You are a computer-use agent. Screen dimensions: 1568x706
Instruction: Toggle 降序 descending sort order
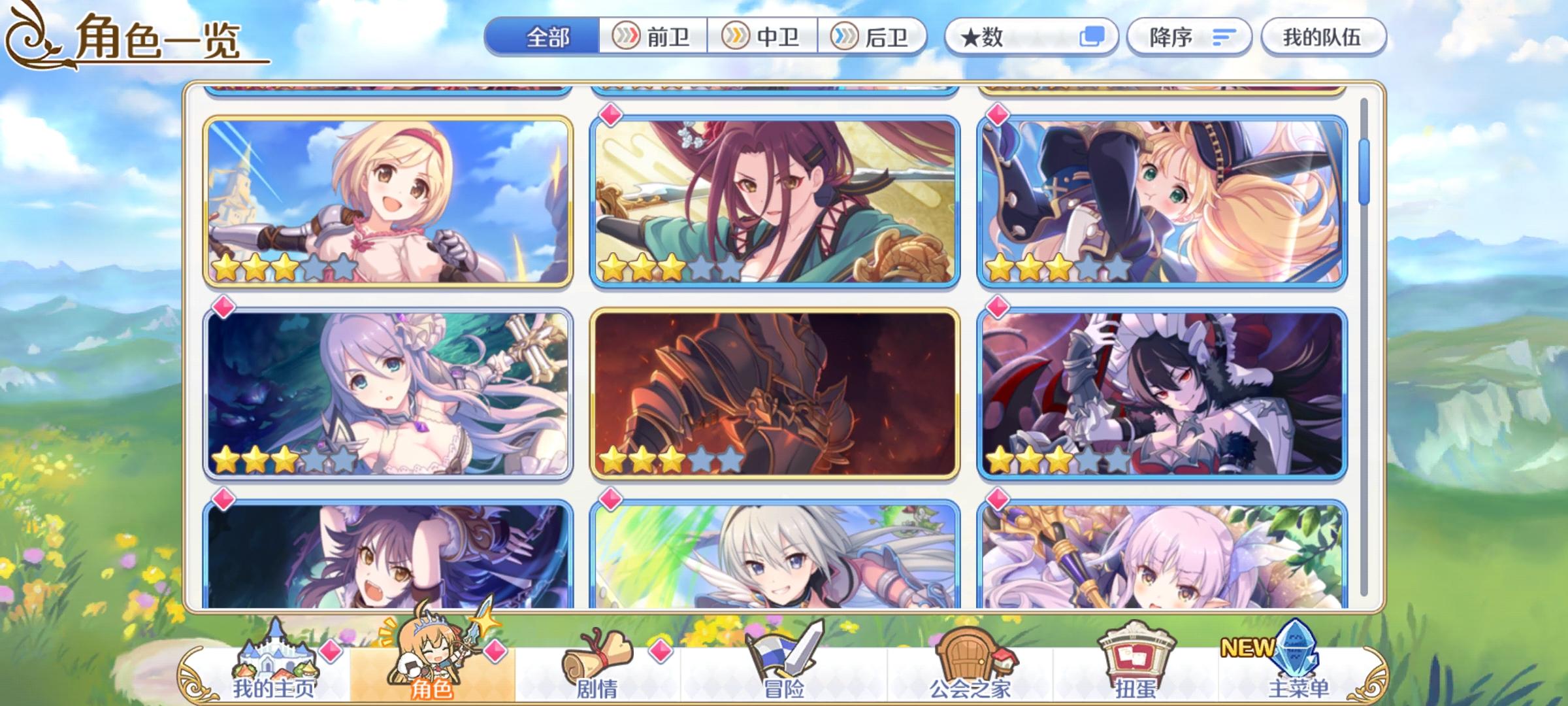click(x=1190, y=37)
